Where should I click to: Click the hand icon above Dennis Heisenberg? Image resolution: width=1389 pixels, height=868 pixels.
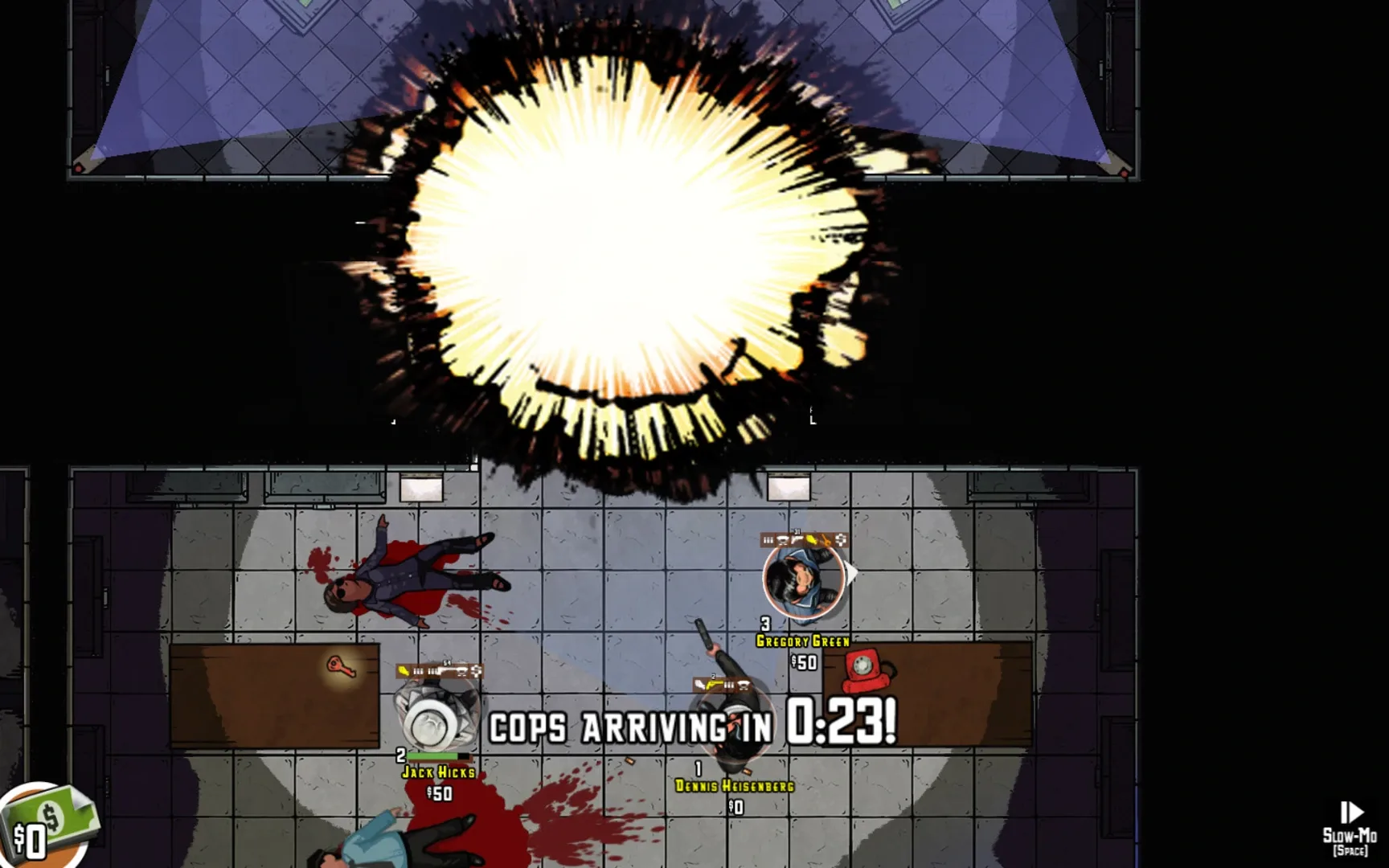point(700,685)
